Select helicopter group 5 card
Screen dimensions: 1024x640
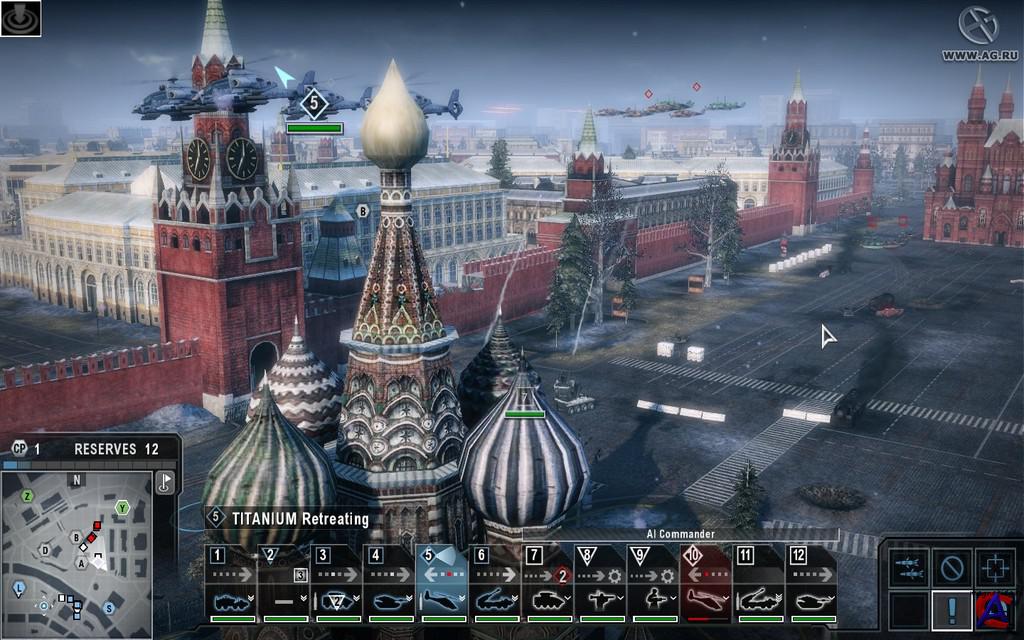click(442, 584)
